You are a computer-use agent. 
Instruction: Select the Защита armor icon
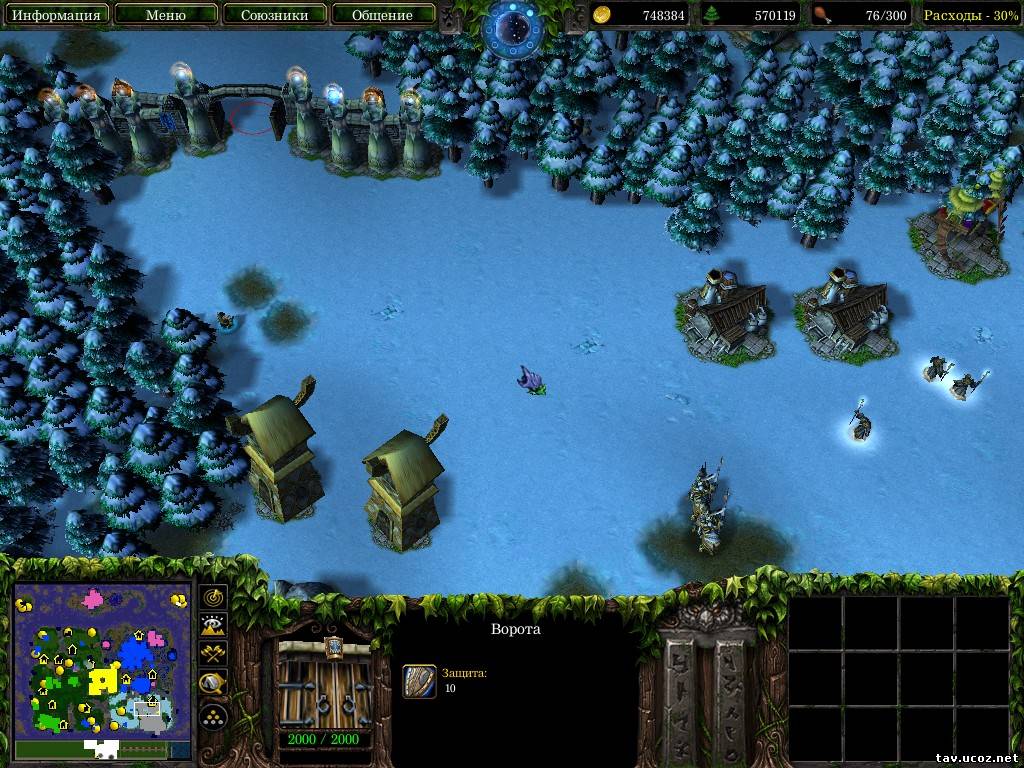[x=419, y=681]
